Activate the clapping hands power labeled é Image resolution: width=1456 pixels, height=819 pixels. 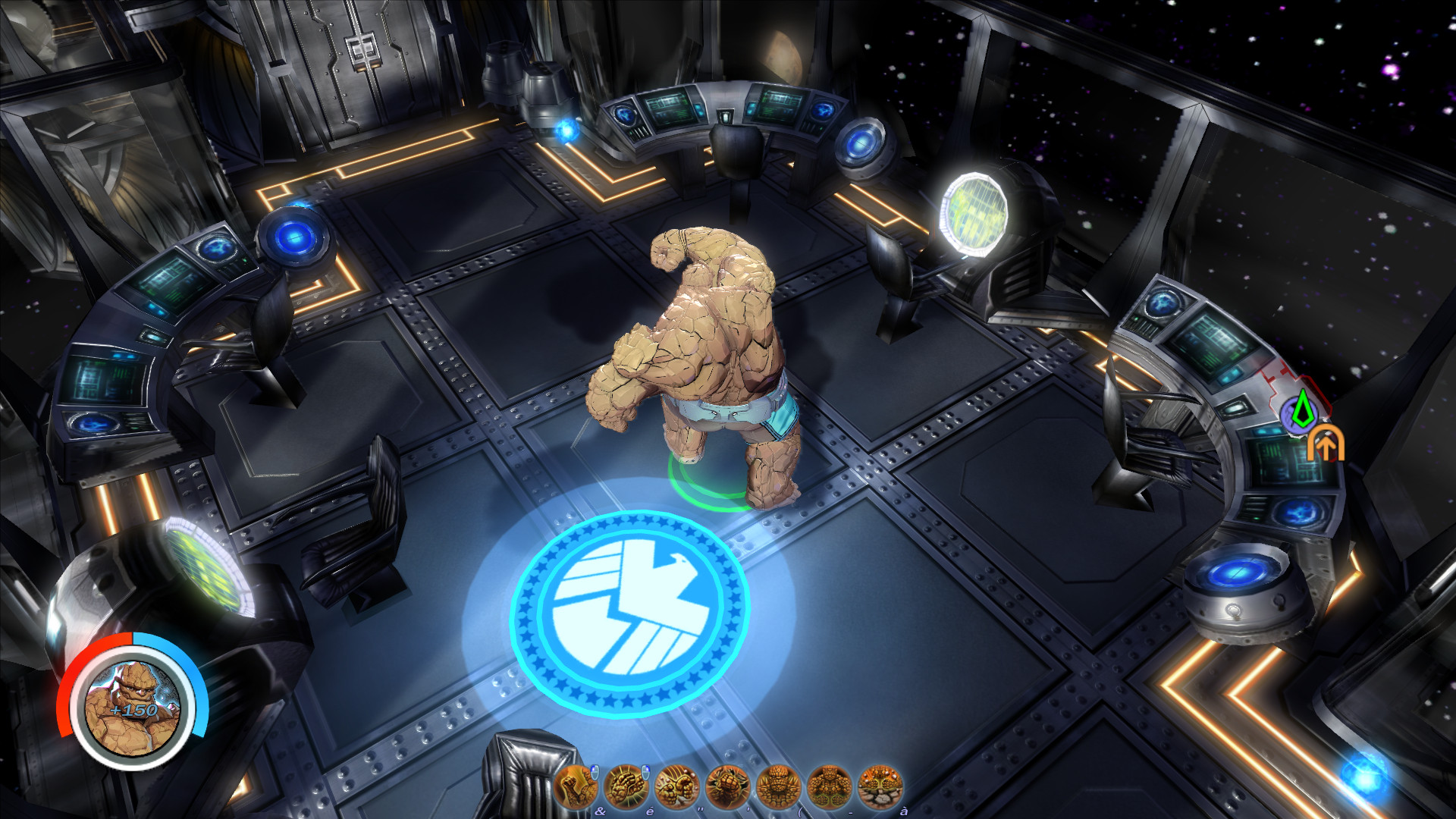coord(626,785)
